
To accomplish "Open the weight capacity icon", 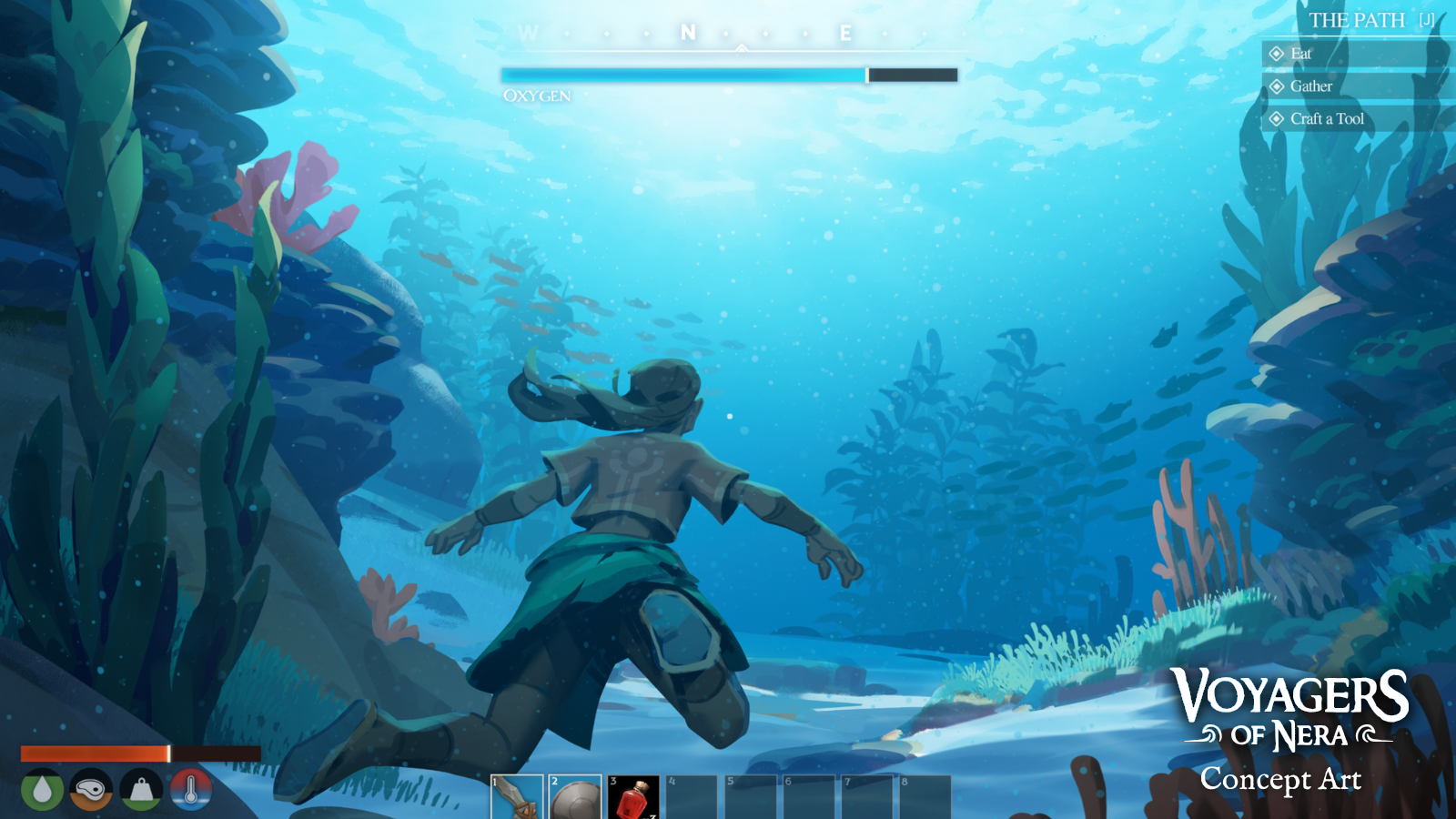I will click(139, 790).
